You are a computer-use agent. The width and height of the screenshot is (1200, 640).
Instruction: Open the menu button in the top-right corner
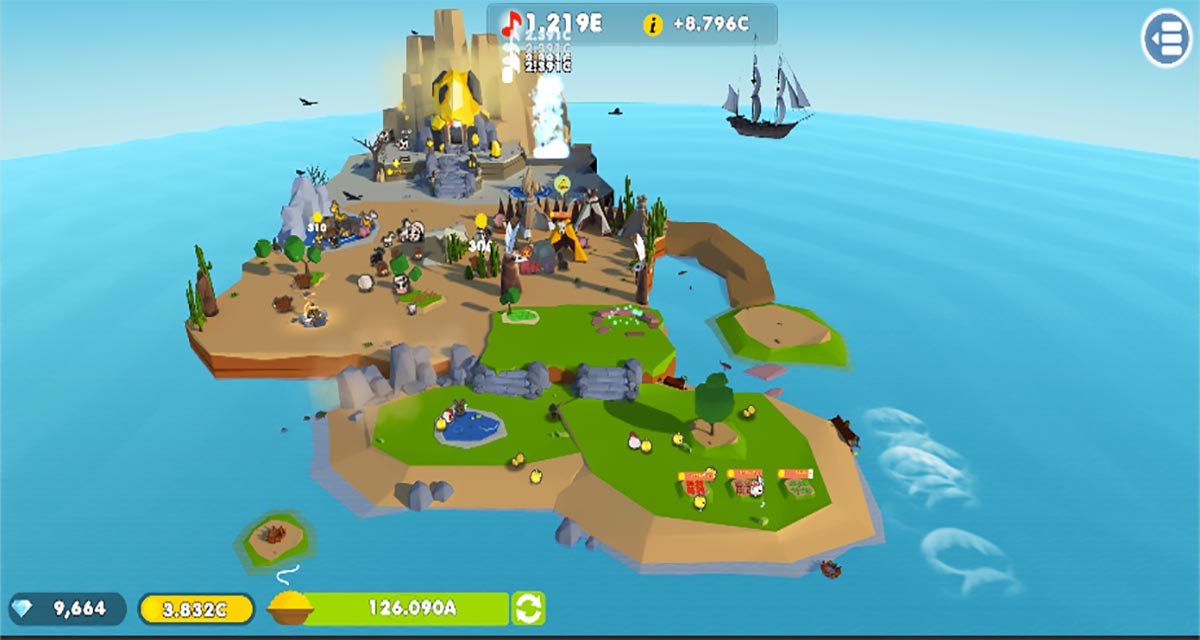(x=1166, y=38)
